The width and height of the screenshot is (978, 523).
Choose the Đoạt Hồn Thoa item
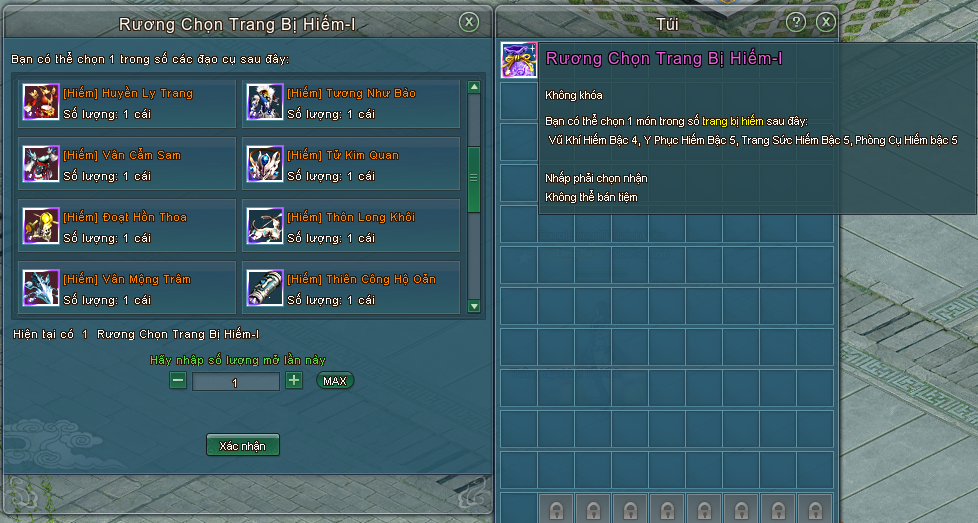(127, 227)
